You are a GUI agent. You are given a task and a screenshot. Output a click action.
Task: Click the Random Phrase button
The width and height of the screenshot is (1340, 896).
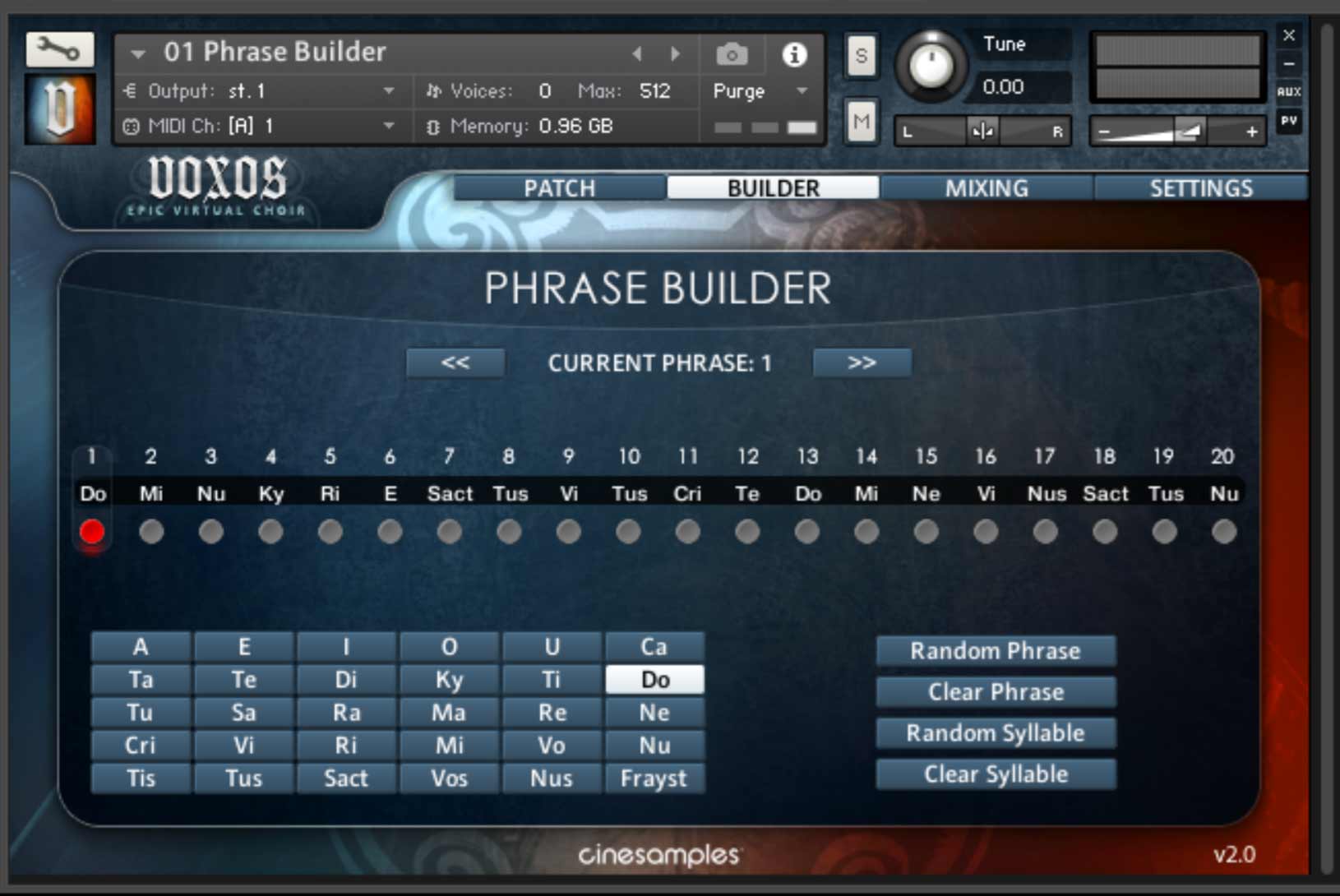[995, 651]
